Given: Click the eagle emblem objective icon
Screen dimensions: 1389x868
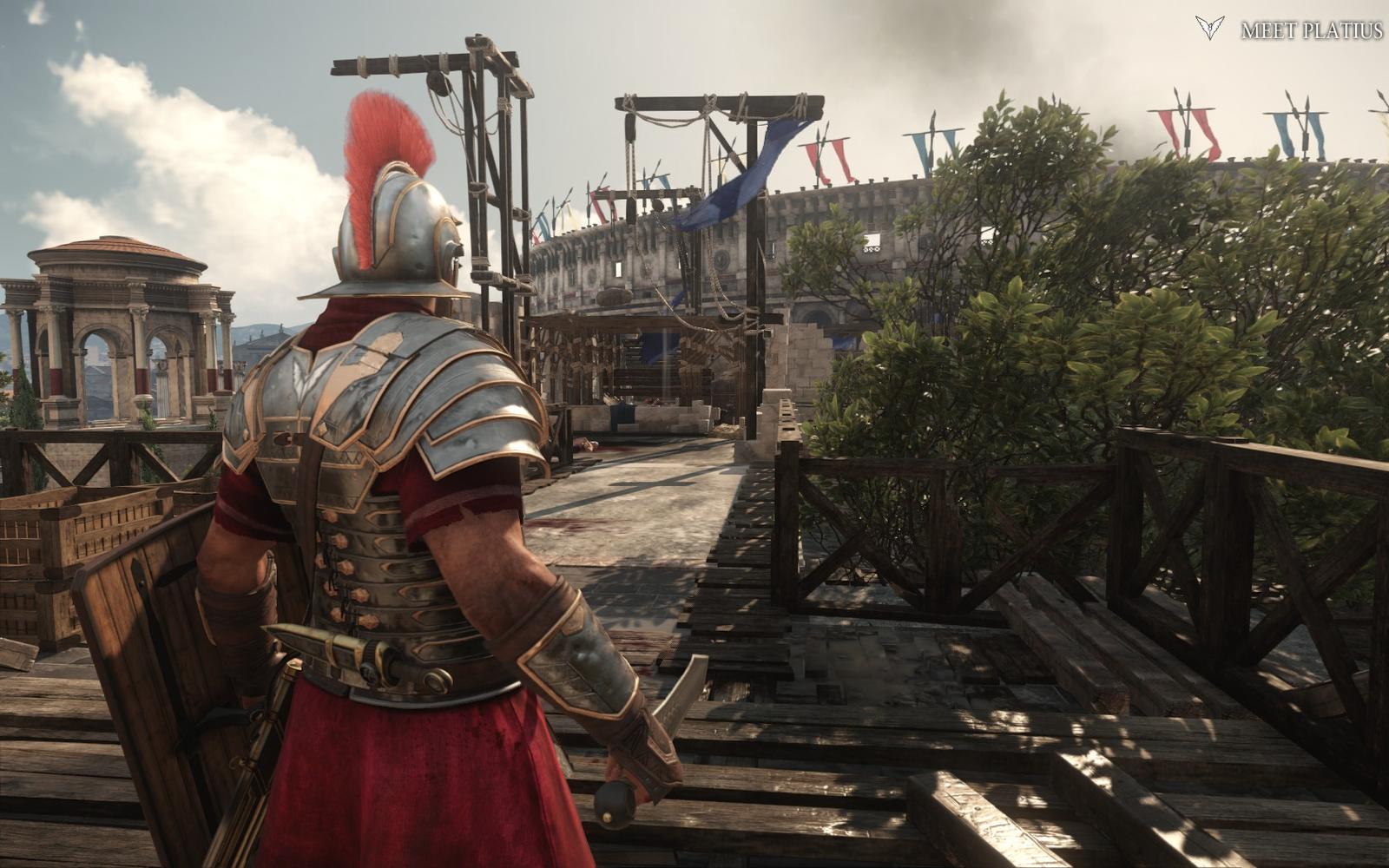Looking at the screenshot, I should pyautogui.click(x=1208, y=29).
